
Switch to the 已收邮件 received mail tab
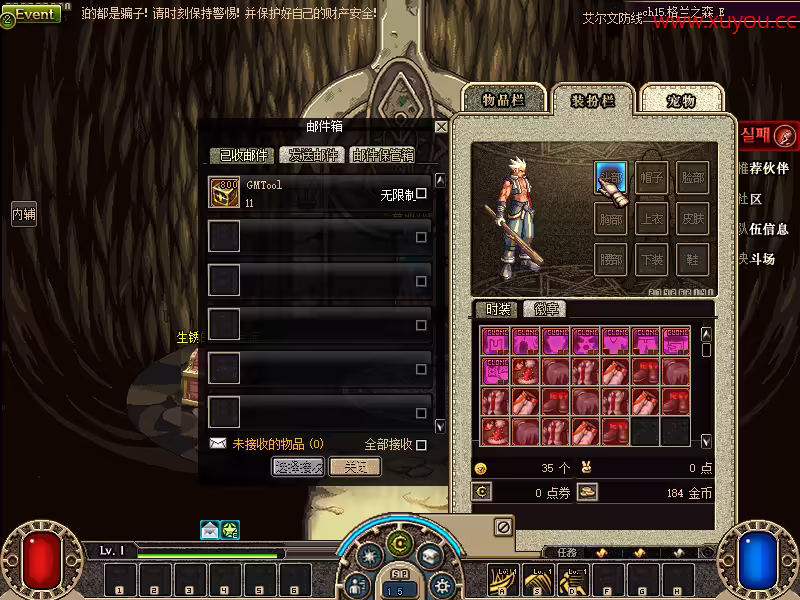(243, 155)
